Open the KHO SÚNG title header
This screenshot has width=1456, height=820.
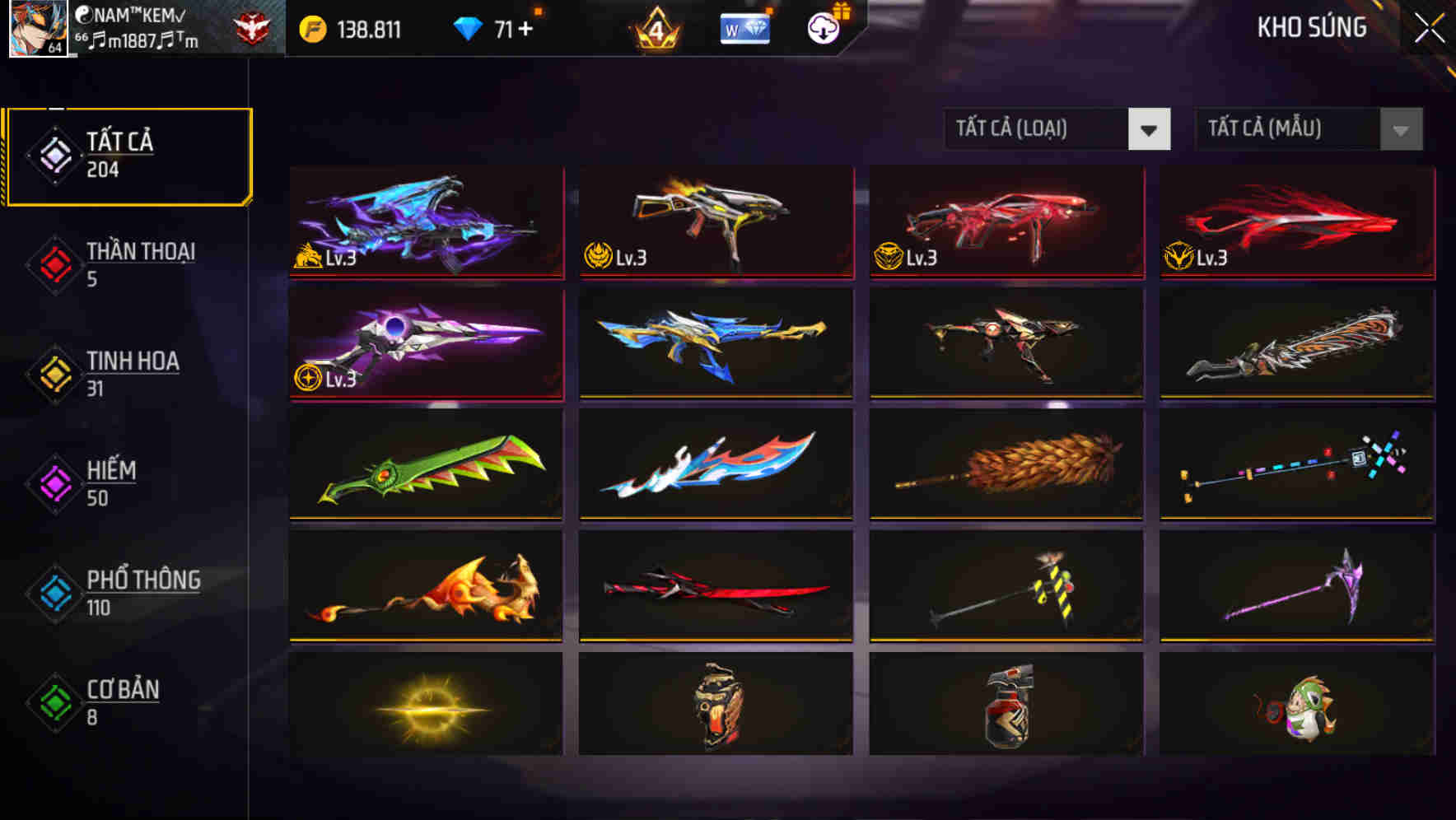coord(1311,28)
